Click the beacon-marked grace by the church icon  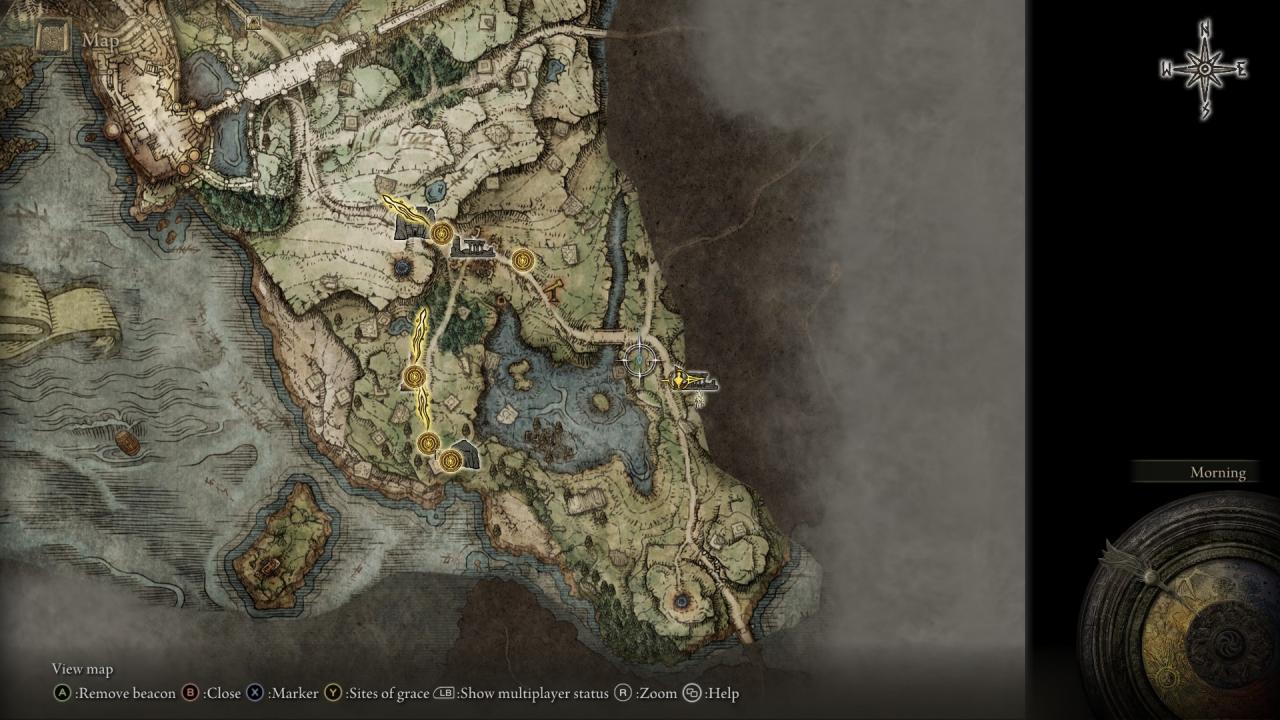[x=681, y=380]
